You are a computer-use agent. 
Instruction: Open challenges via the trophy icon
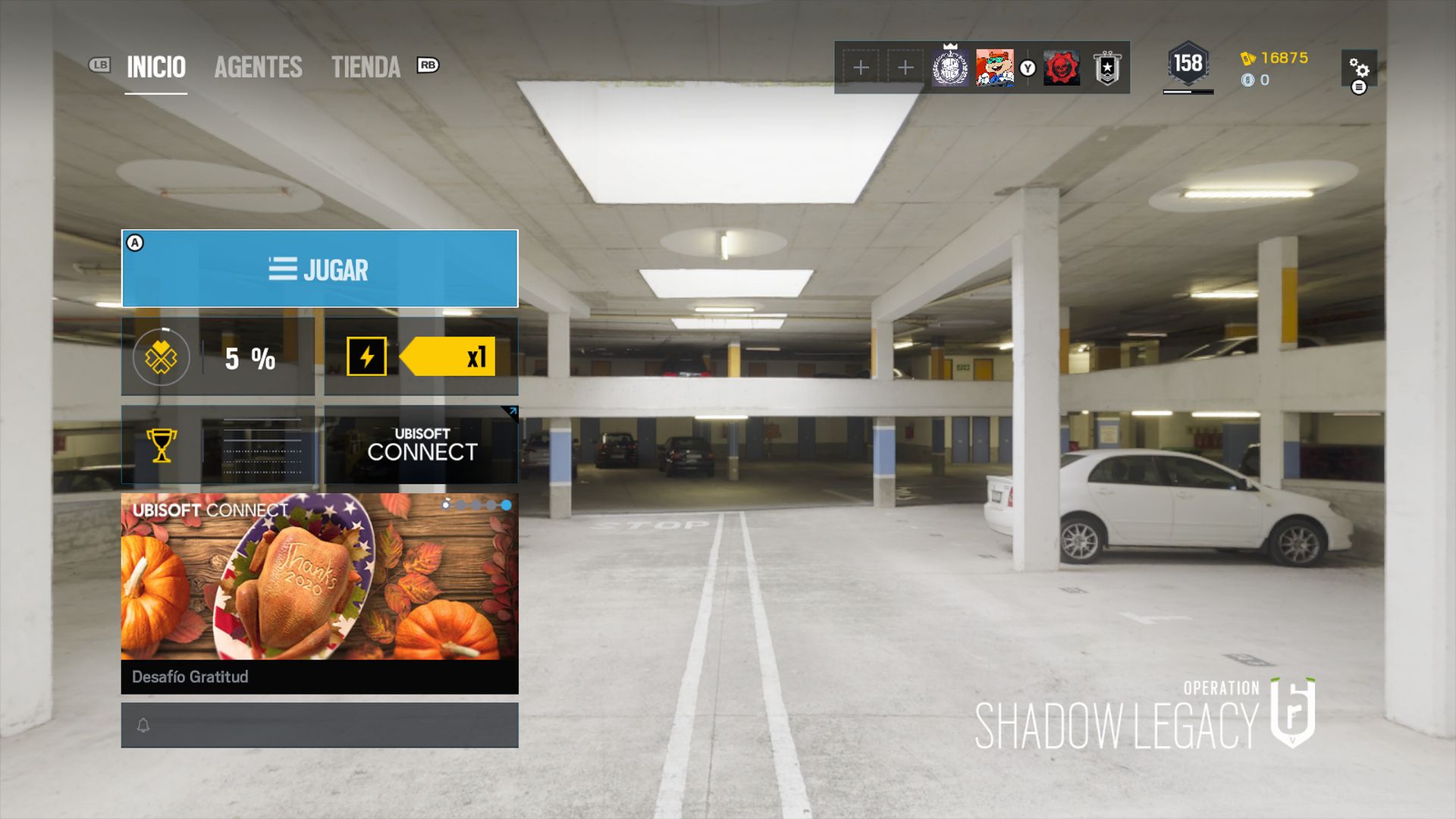pos(162,446)
